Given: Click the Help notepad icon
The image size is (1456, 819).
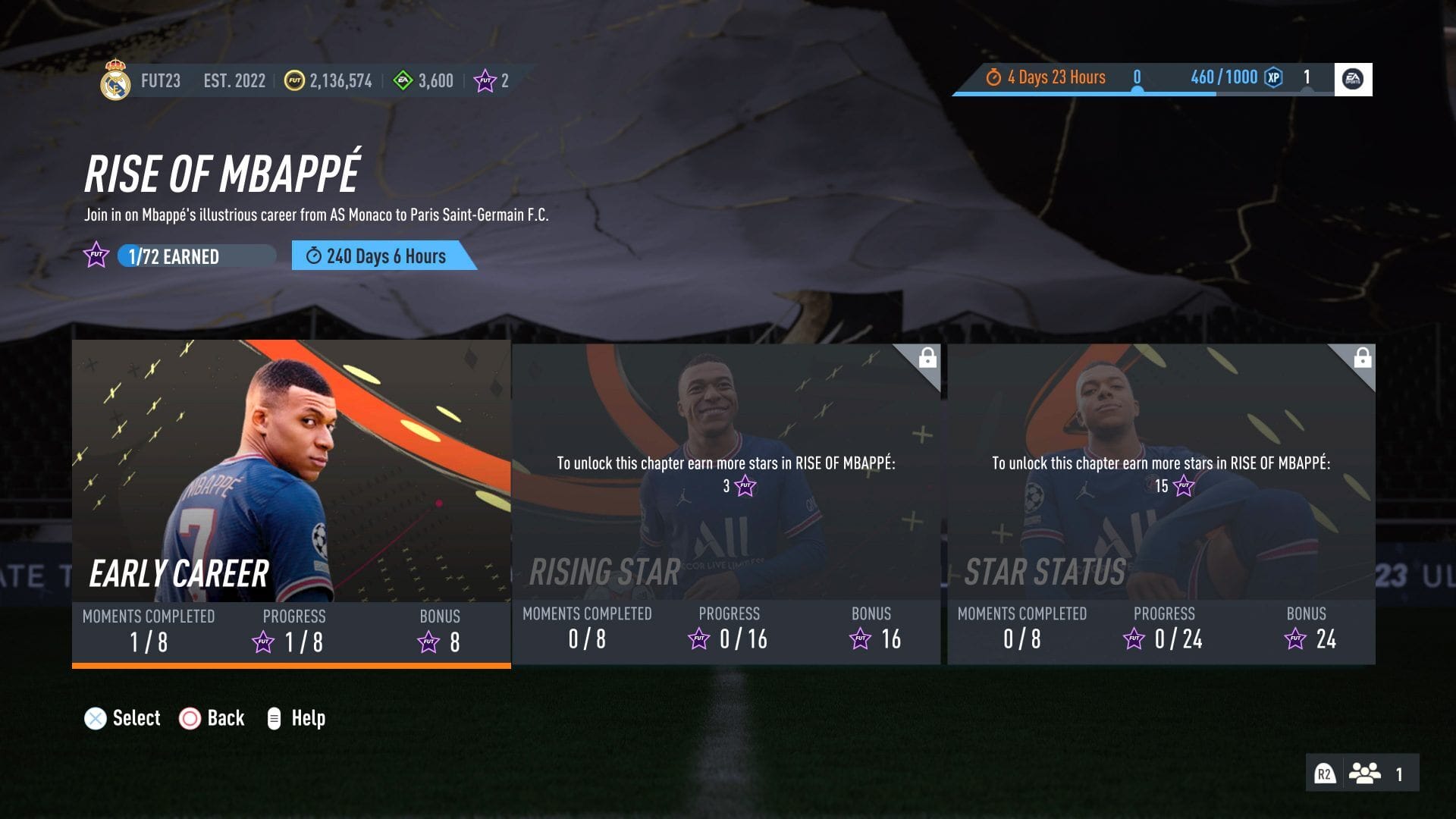Looking at the screenshot, I should (x=273, y=717).
